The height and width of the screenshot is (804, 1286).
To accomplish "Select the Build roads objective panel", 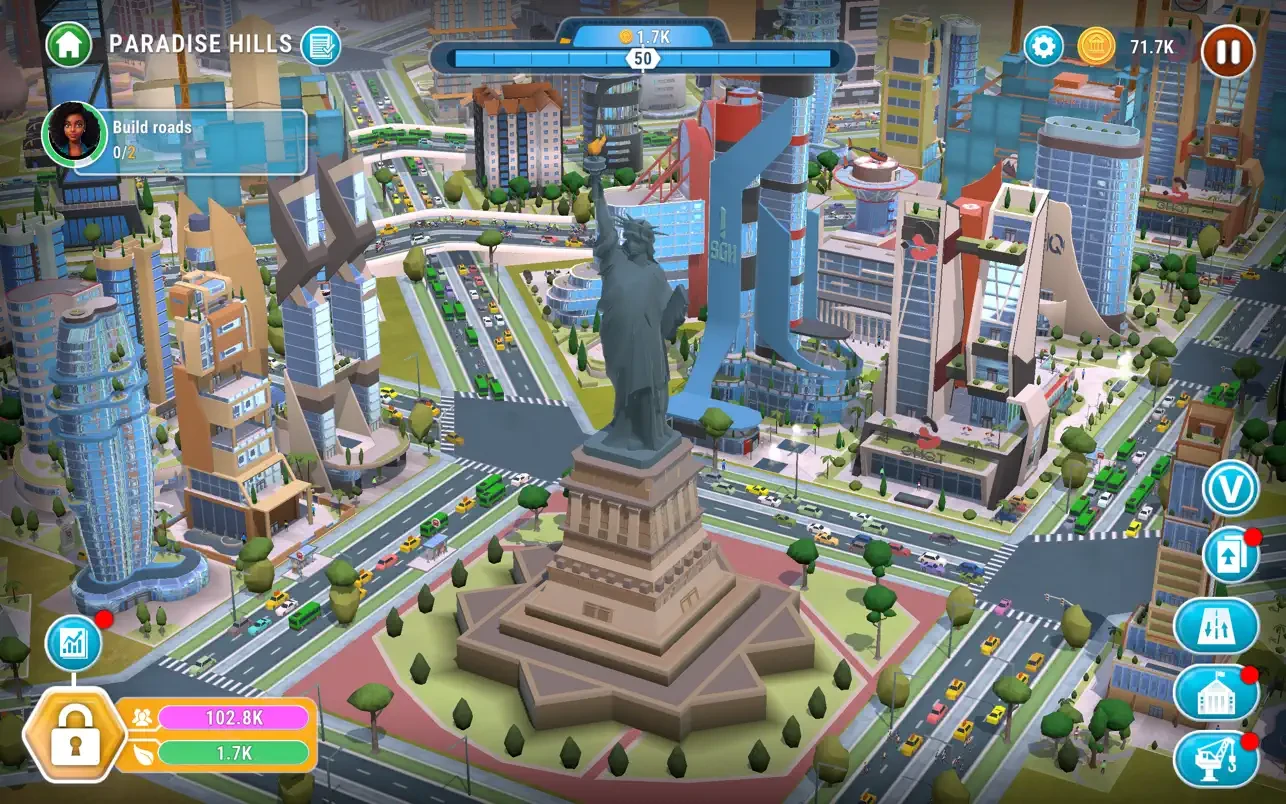I will pos(190,141).
